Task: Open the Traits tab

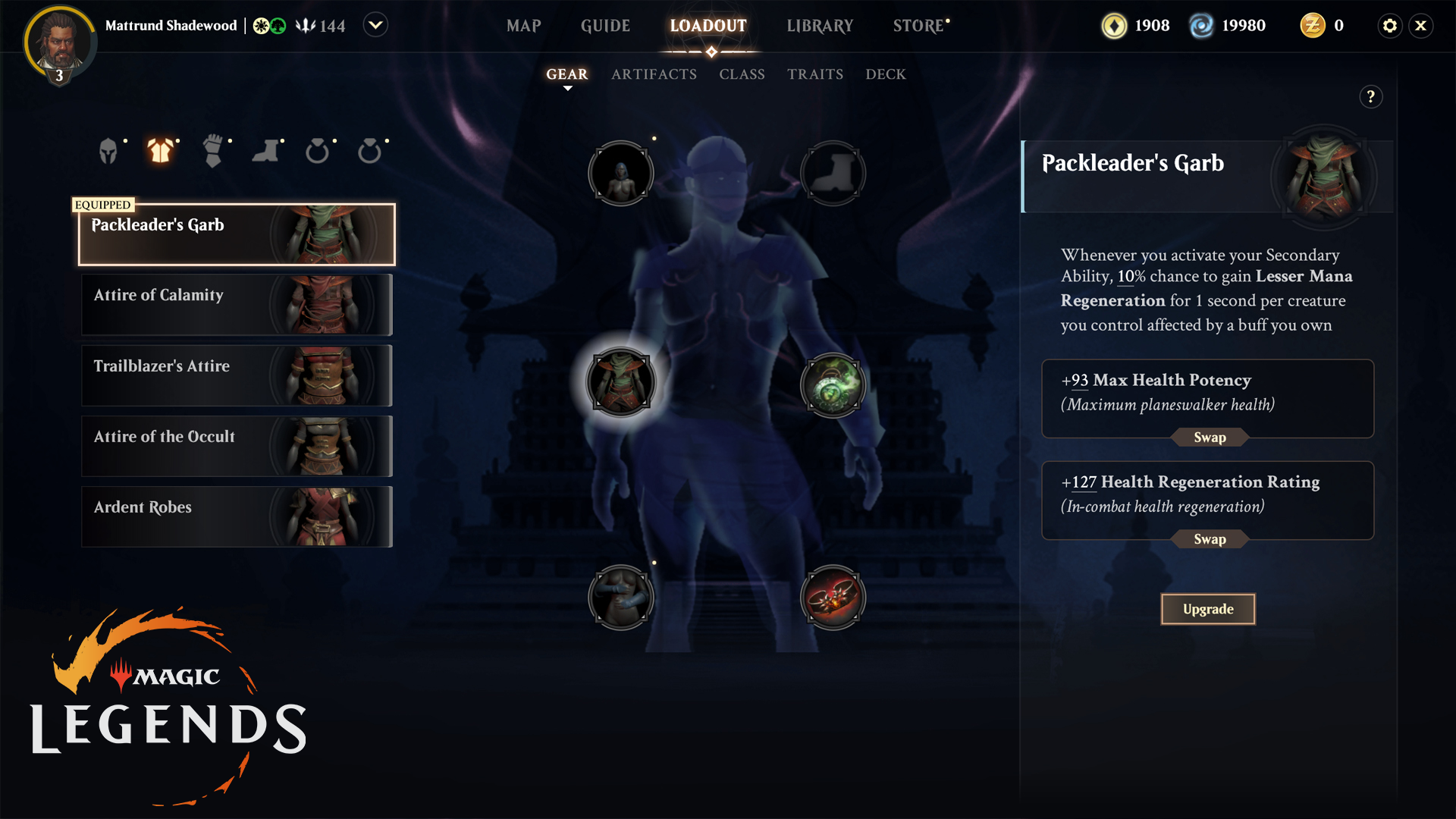Action: (815, 74)
